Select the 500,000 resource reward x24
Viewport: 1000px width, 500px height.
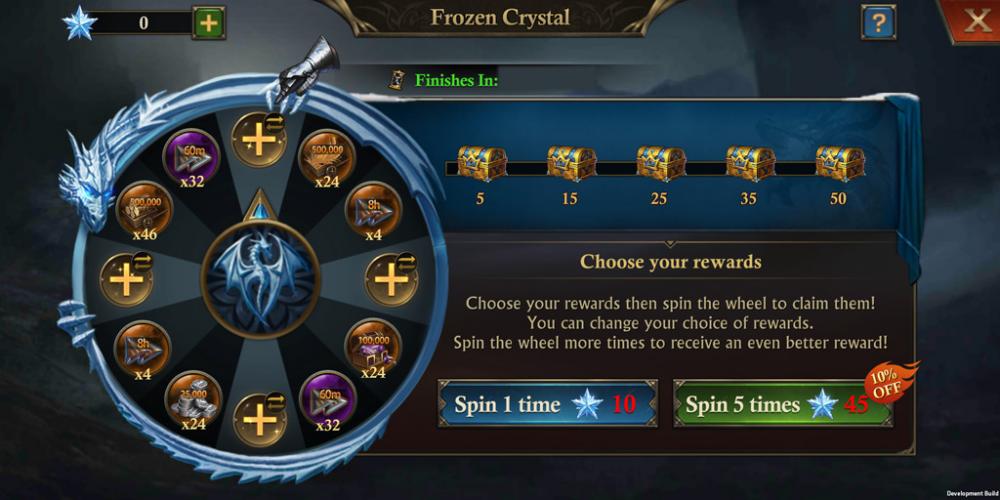tap(324, 154)
